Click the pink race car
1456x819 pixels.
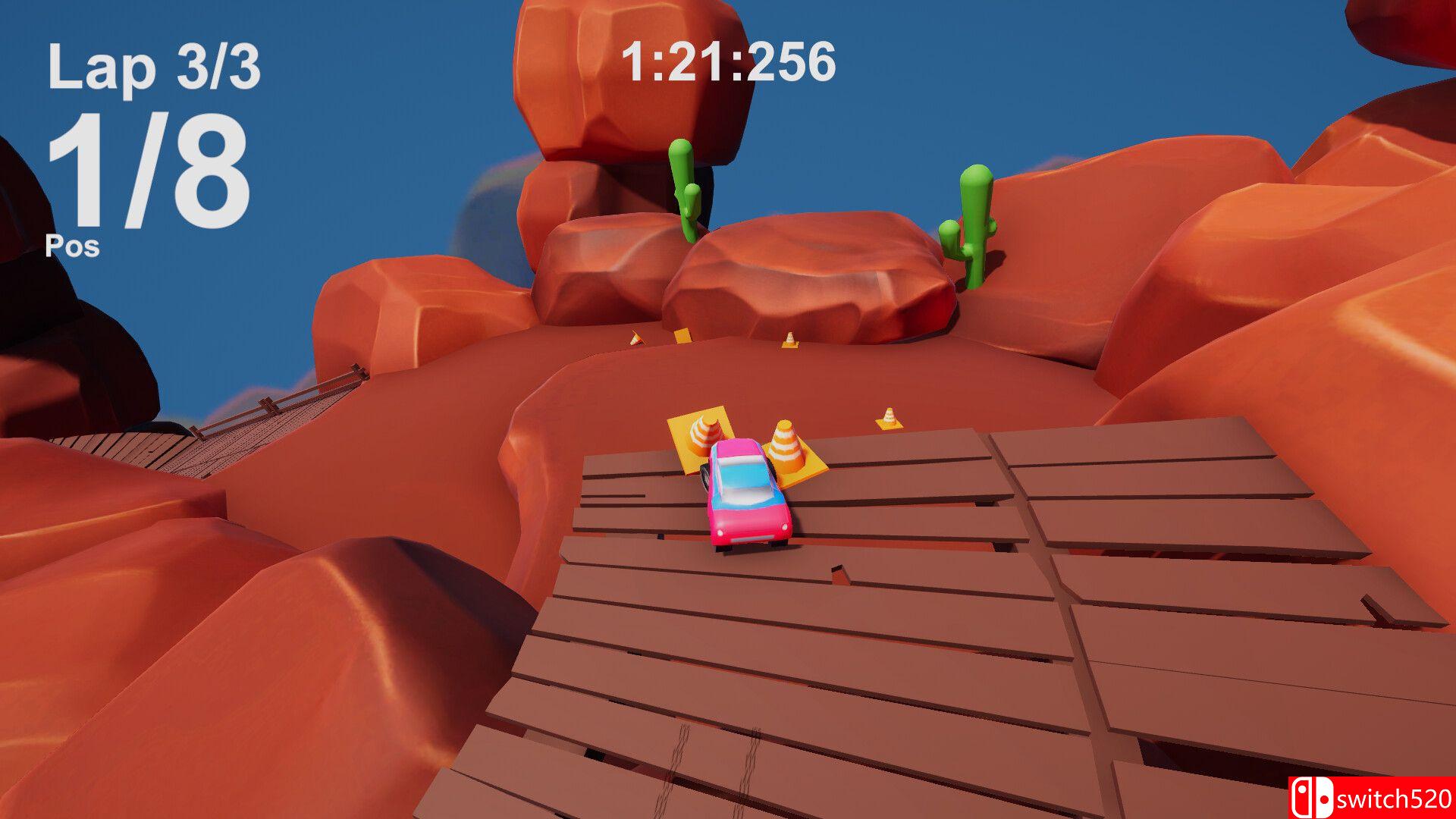(747, 497)
